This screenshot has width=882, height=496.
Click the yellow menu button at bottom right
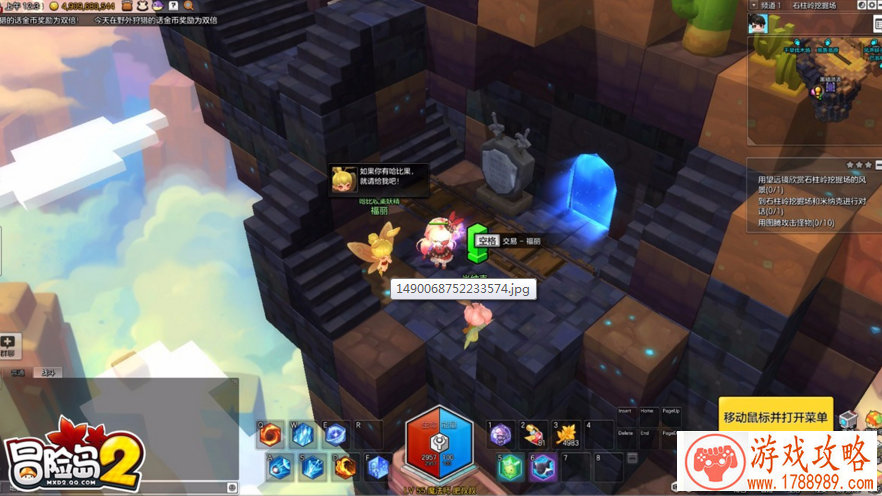coord(776,416)
